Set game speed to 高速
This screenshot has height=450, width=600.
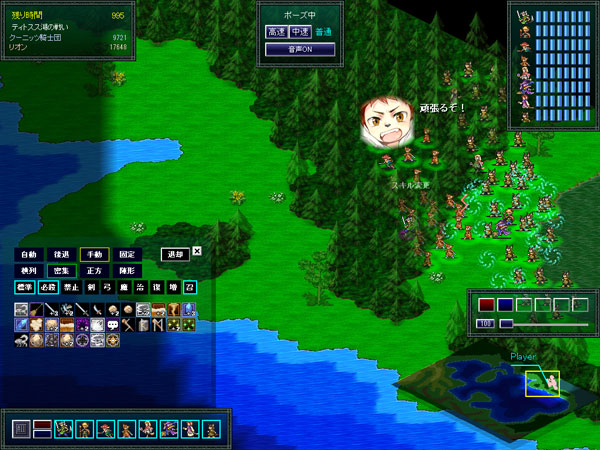pos(275,33)
